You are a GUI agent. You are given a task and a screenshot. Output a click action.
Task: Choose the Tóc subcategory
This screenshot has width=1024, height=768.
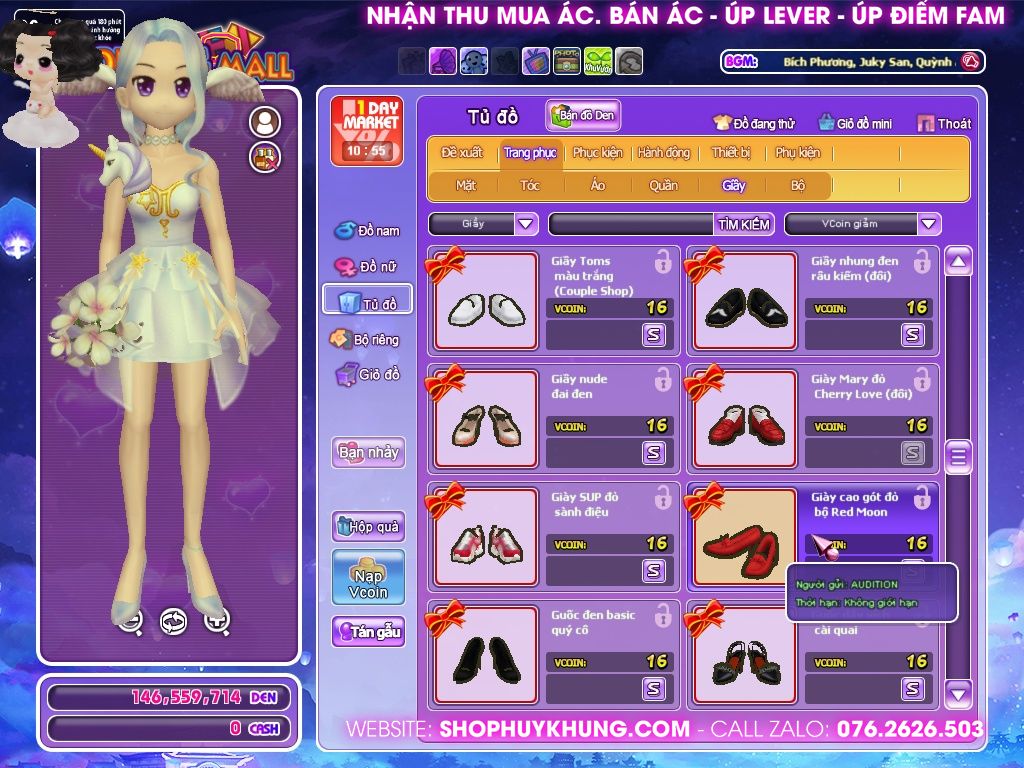coord(530,185)
